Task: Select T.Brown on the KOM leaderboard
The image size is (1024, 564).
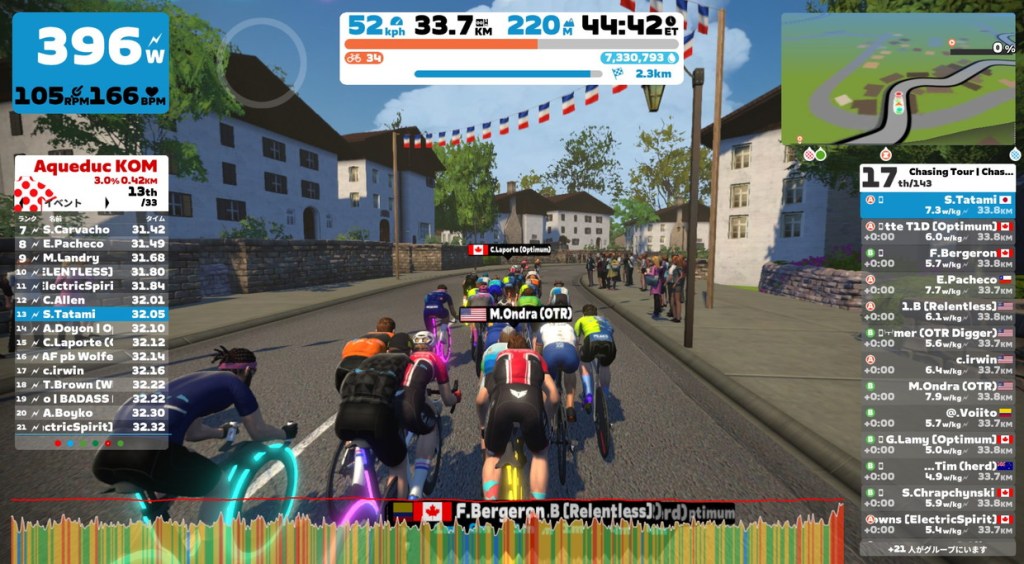Action: point(91,384)
